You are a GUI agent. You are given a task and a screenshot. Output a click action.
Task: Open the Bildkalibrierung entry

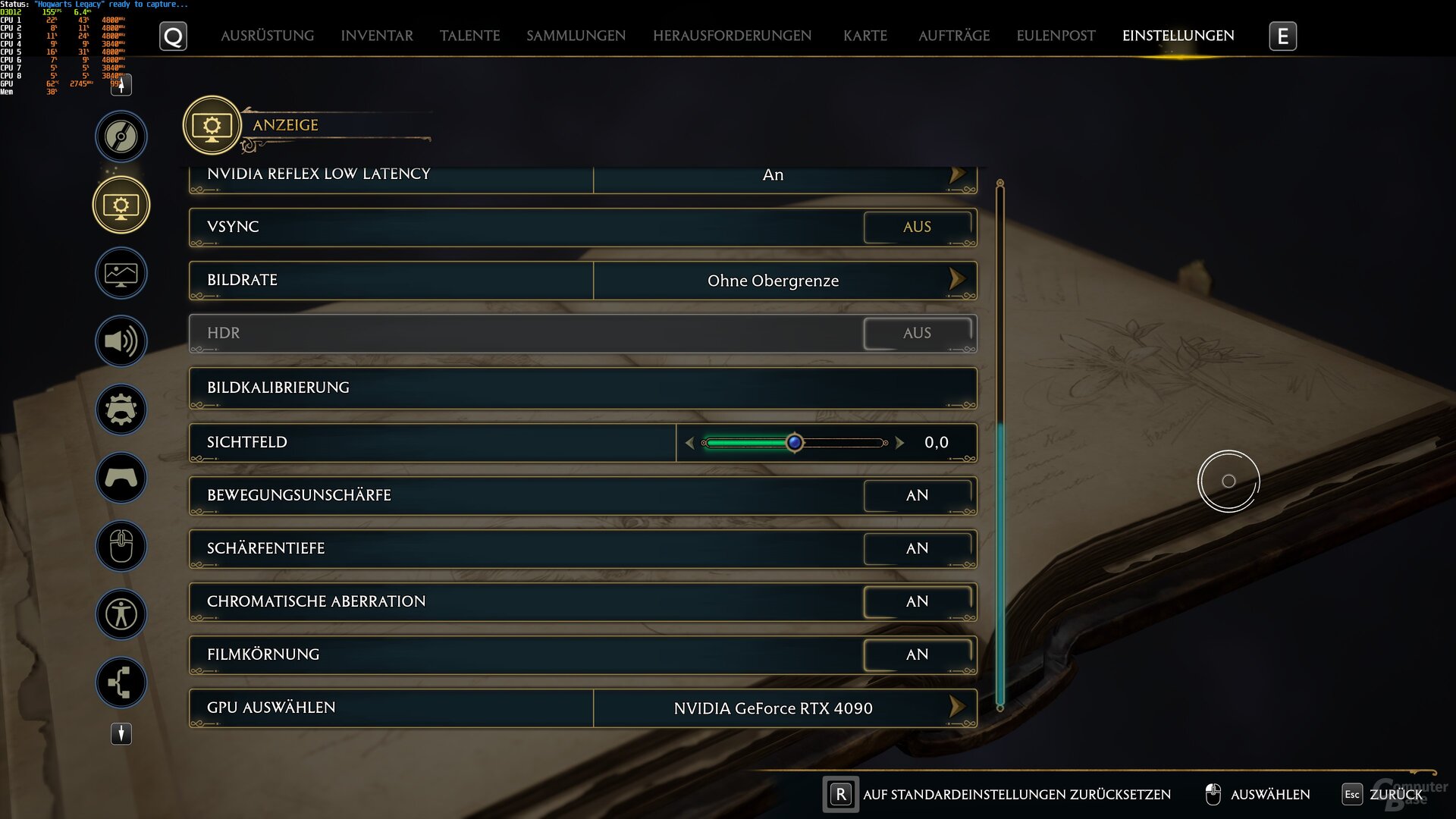pyautogui.click(x=582, y=388)
